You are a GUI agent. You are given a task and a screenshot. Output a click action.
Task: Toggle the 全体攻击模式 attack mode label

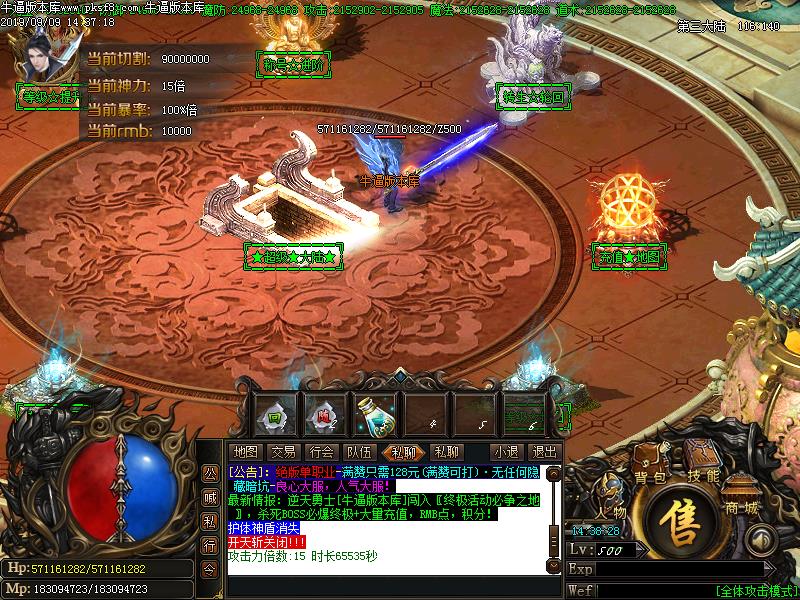point(756,590)
